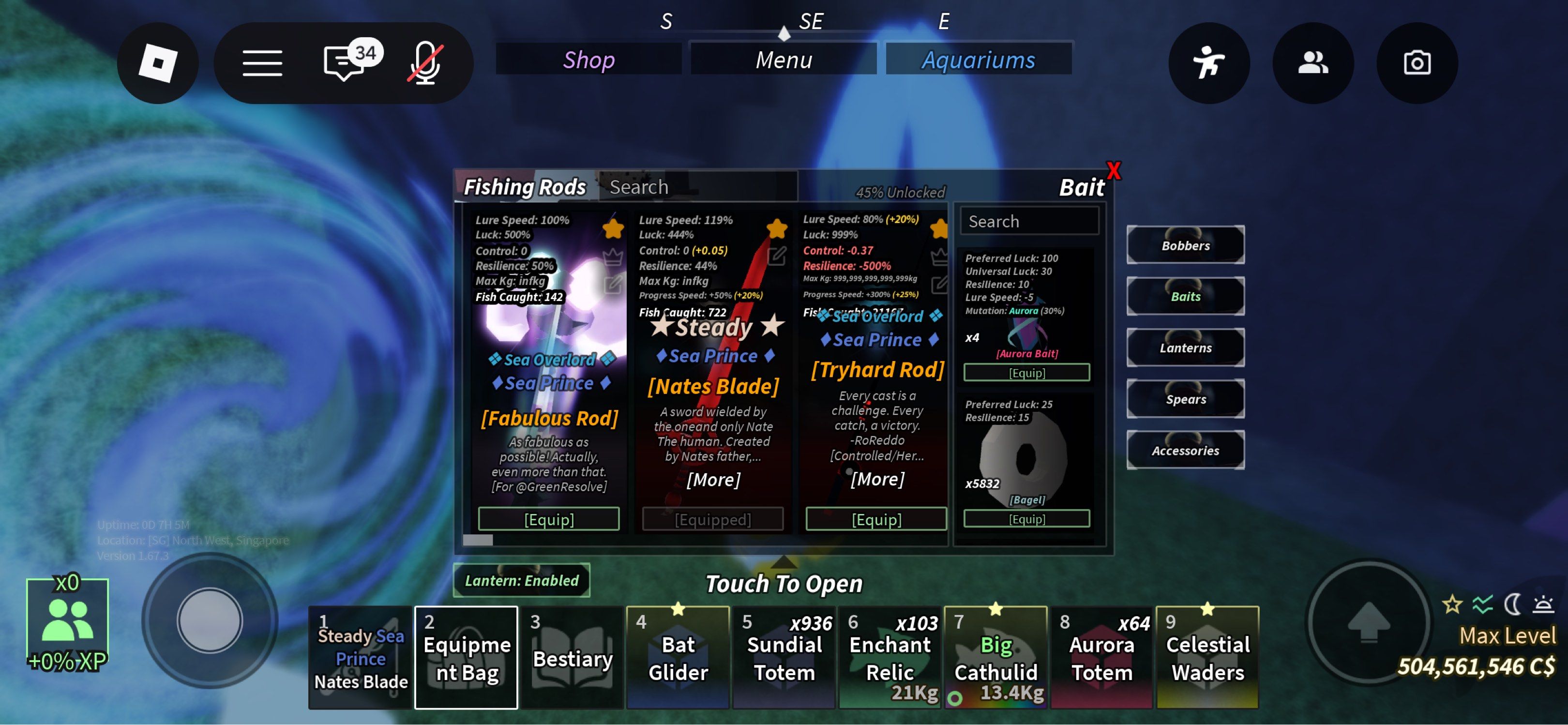The height and width of the screenshot is (725, 1568).
Task: Take a screenshot with the camera icon
Action: [1417, 63]
